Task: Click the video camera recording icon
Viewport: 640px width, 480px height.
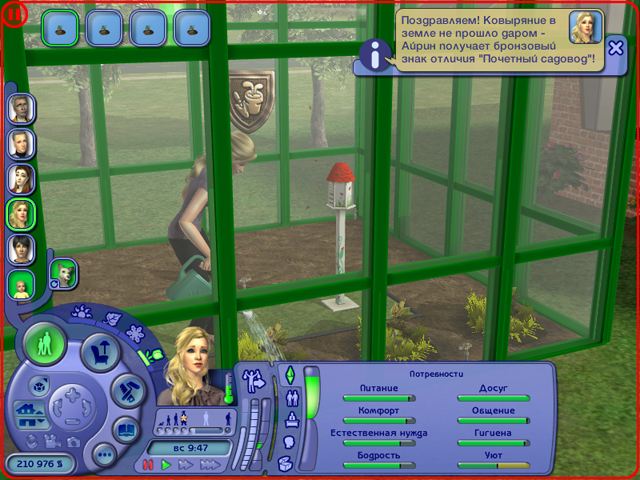Action: pyautogui.click(x=52, y=441)
